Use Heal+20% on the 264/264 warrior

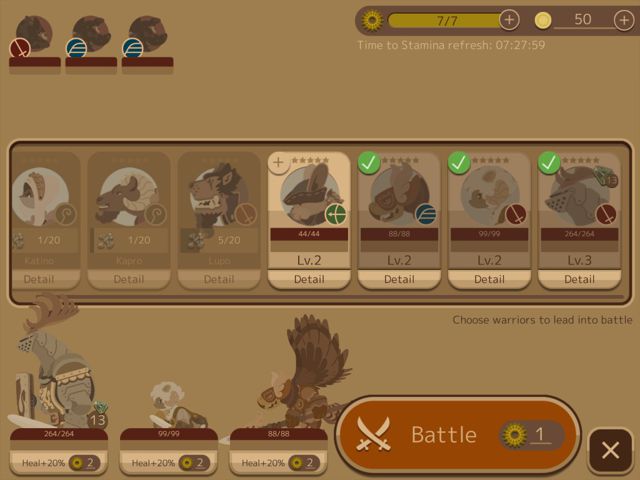click(x=59, y=463)
